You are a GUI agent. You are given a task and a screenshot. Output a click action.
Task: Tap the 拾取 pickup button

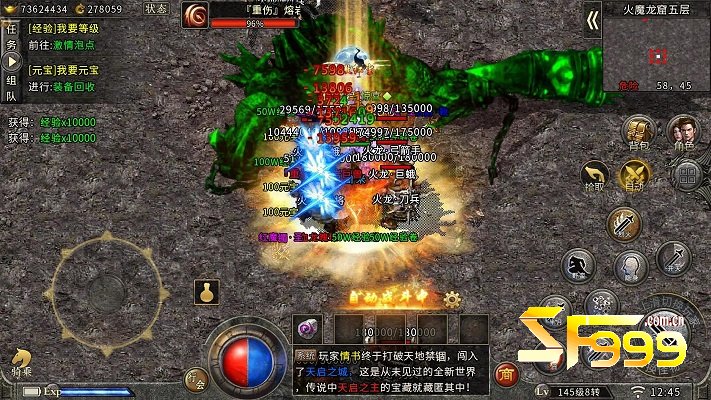(596, 177)
